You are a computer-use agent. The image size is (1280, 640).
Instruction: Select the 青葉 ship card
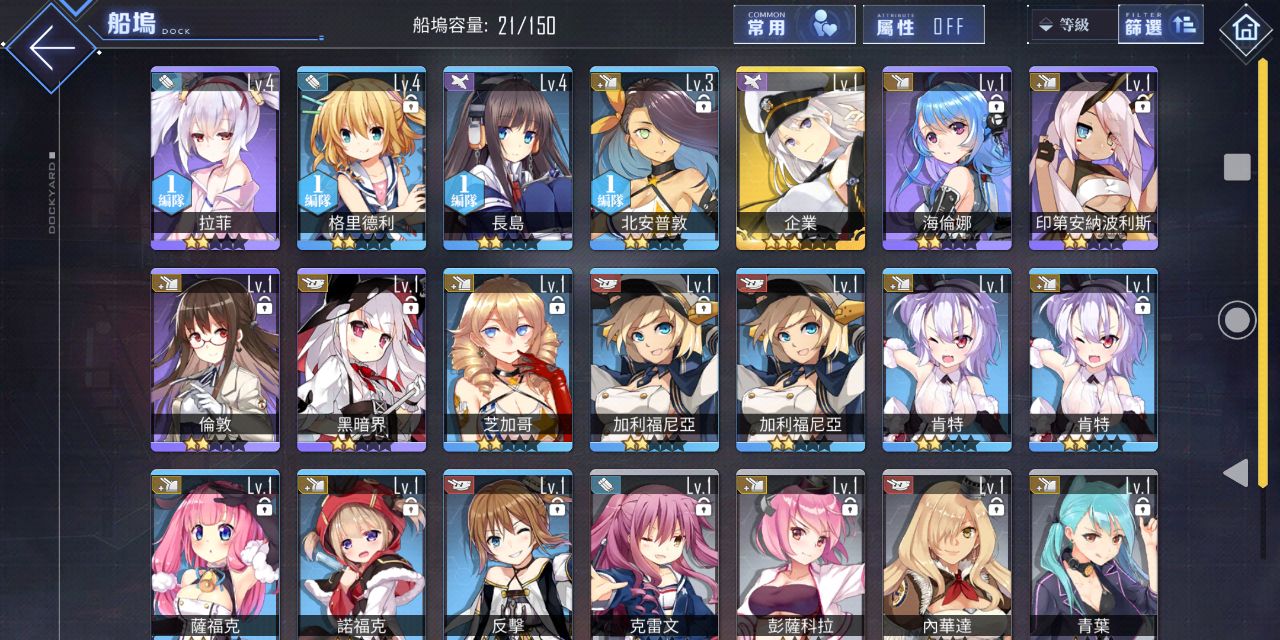(1093, 555)
